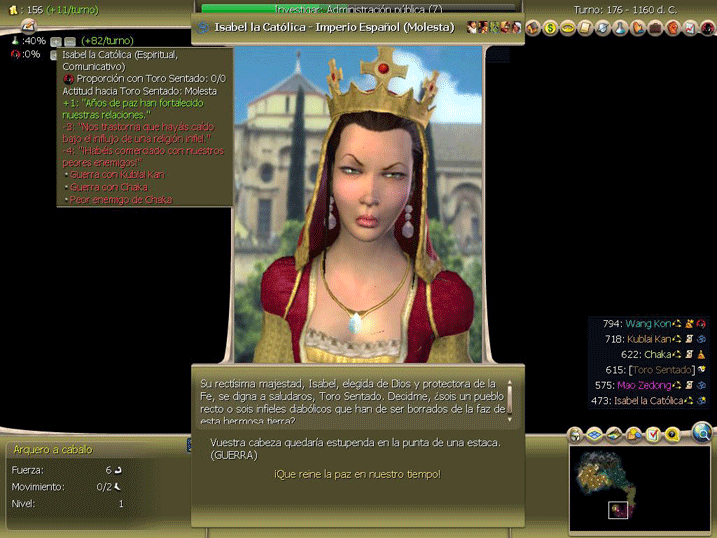Select Chaka in the score list

(658, 354)
